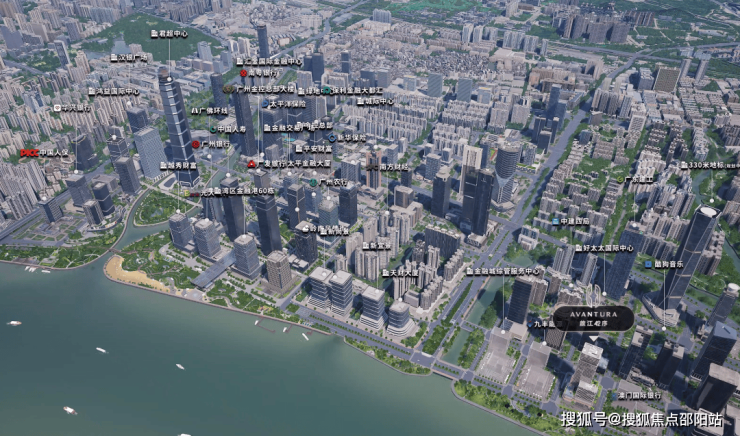Select the 鸿益国际中心 marker
740x436 pixels.
114,91
